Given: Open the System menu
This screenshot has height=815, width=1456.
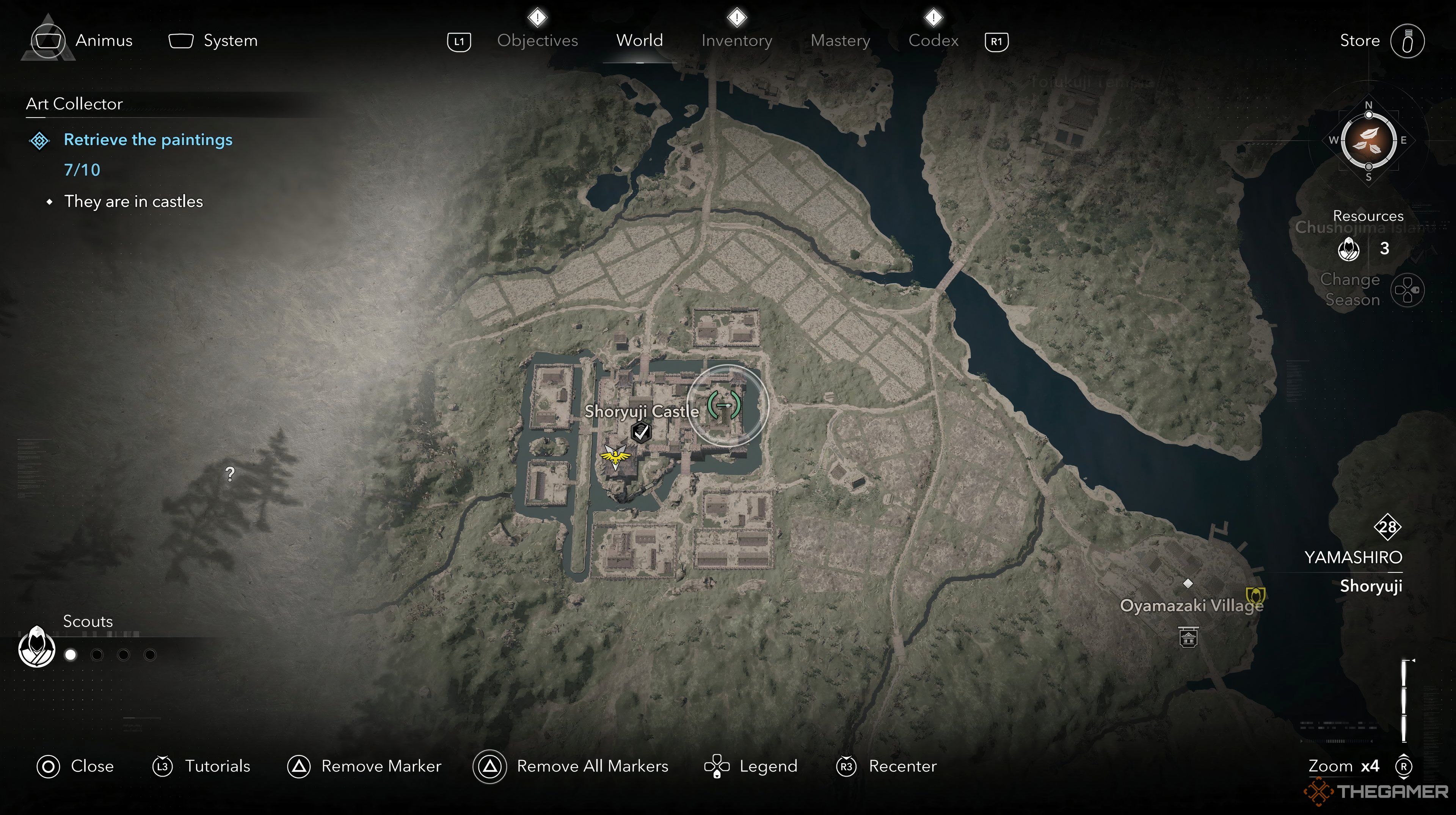Looking at the screenshot, I should [x=229, y=41].
